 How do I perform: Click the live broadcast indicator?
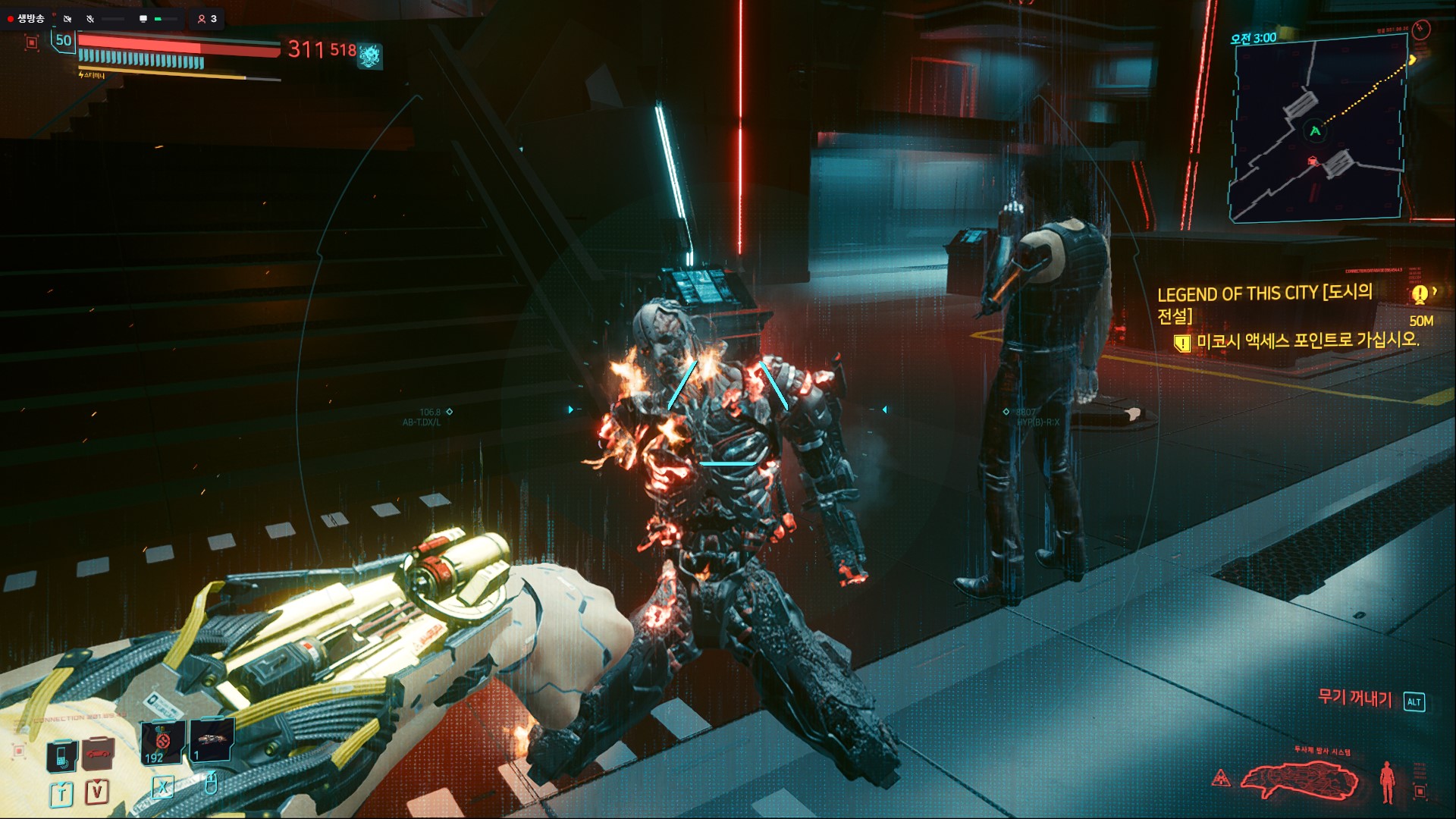pos(27,18)
